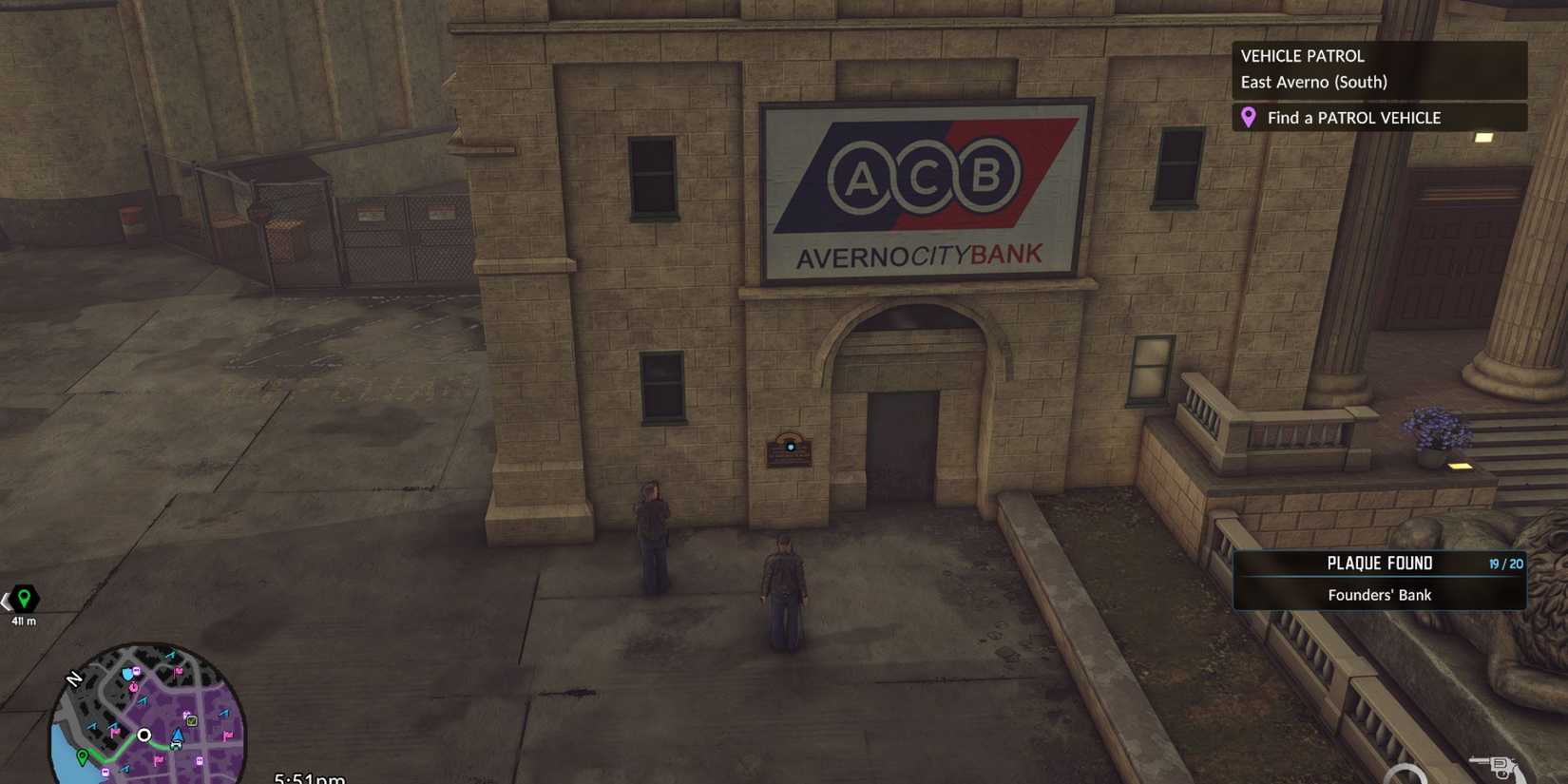Select the white circle marker at minimap center

pyautogui.click(x=143, y=736)
